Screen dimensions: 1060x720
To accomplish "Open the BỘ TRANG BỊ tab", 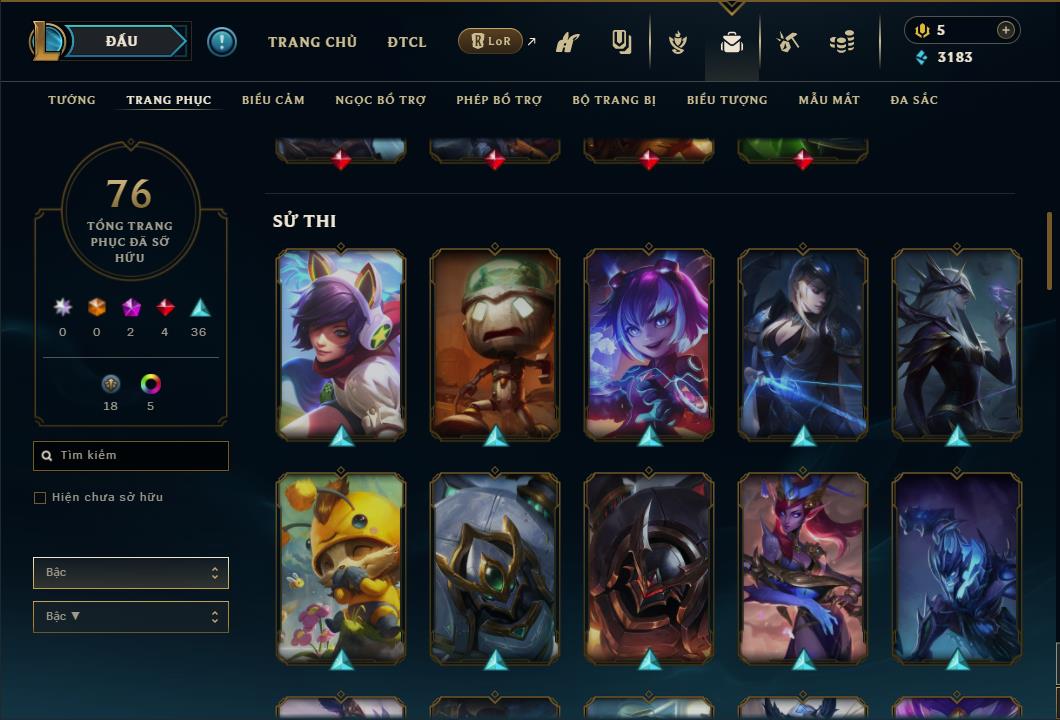I will (x=614, y=100).
